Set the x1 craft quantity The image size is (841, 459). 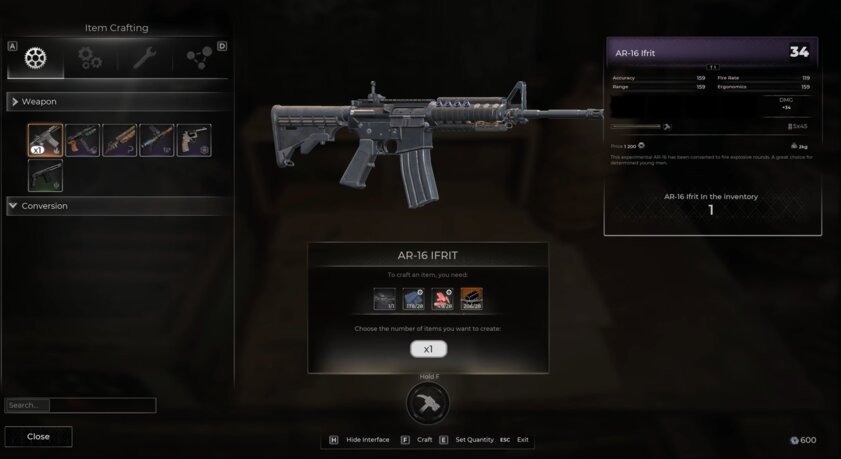click(x=428, y=349)
